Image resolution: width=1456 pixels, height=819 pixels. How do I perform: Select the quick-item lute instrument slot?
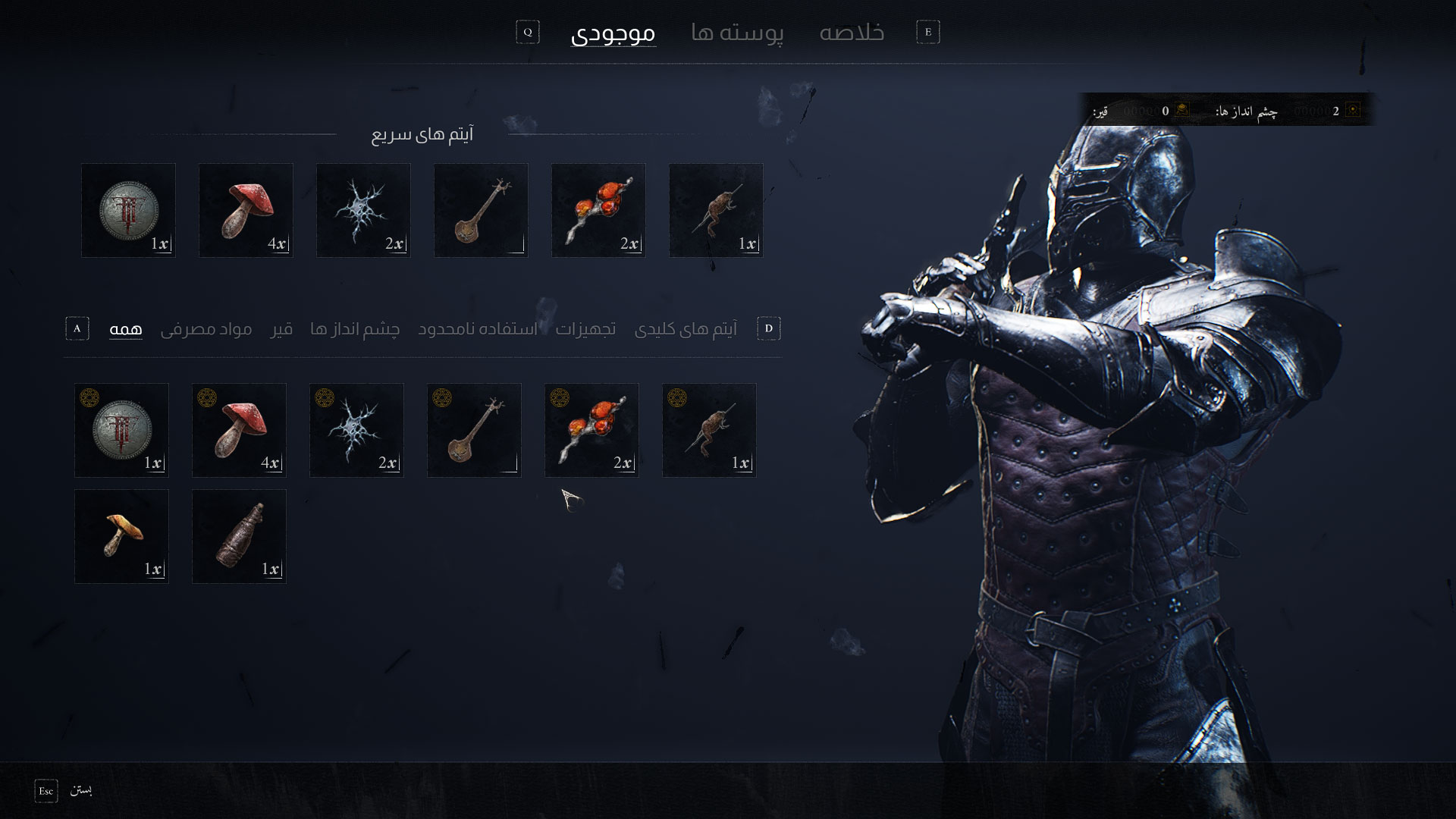[x=481, y=210]
